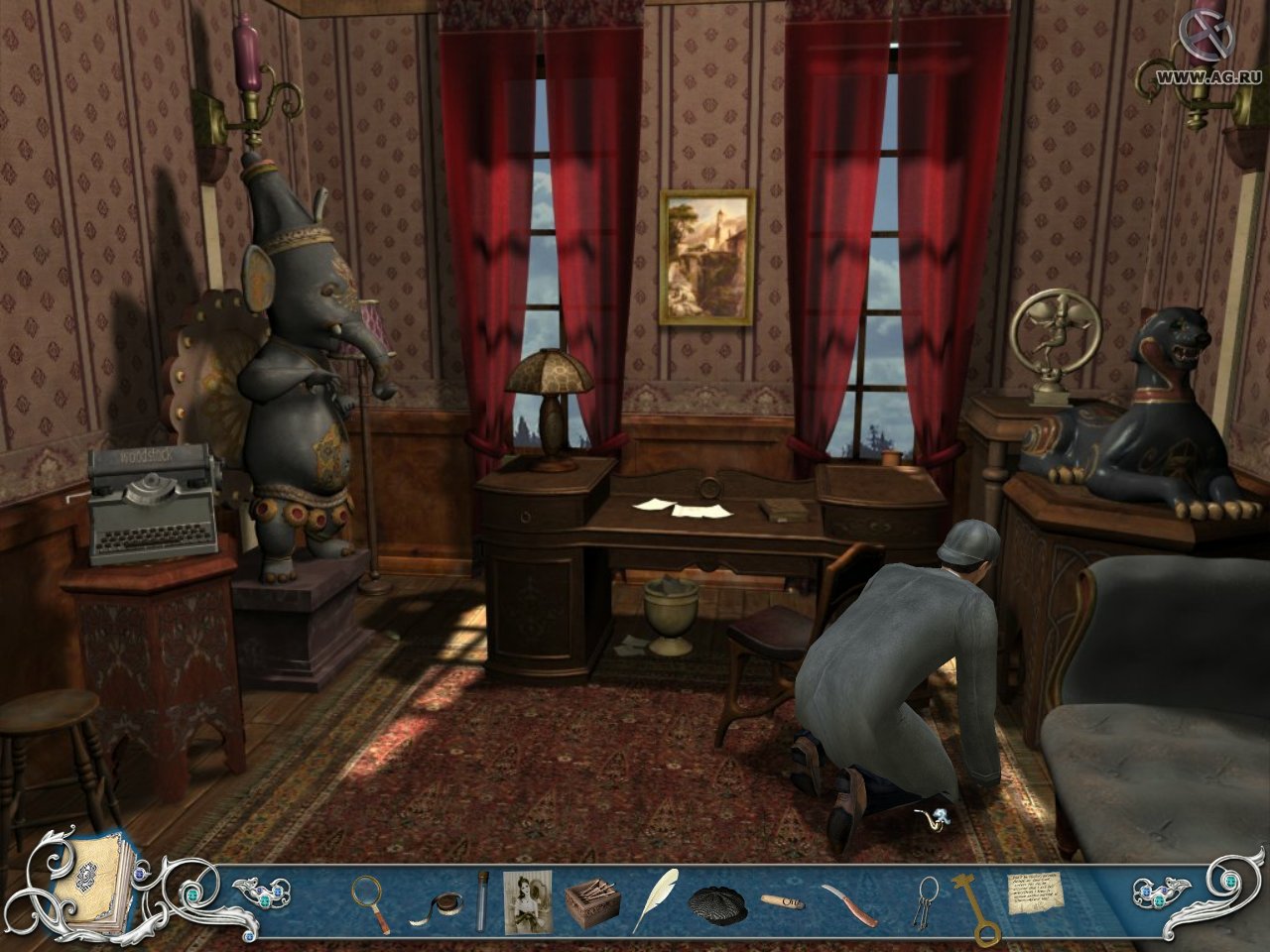Click the small blue gem below the inventory bar

pos(249,936)
